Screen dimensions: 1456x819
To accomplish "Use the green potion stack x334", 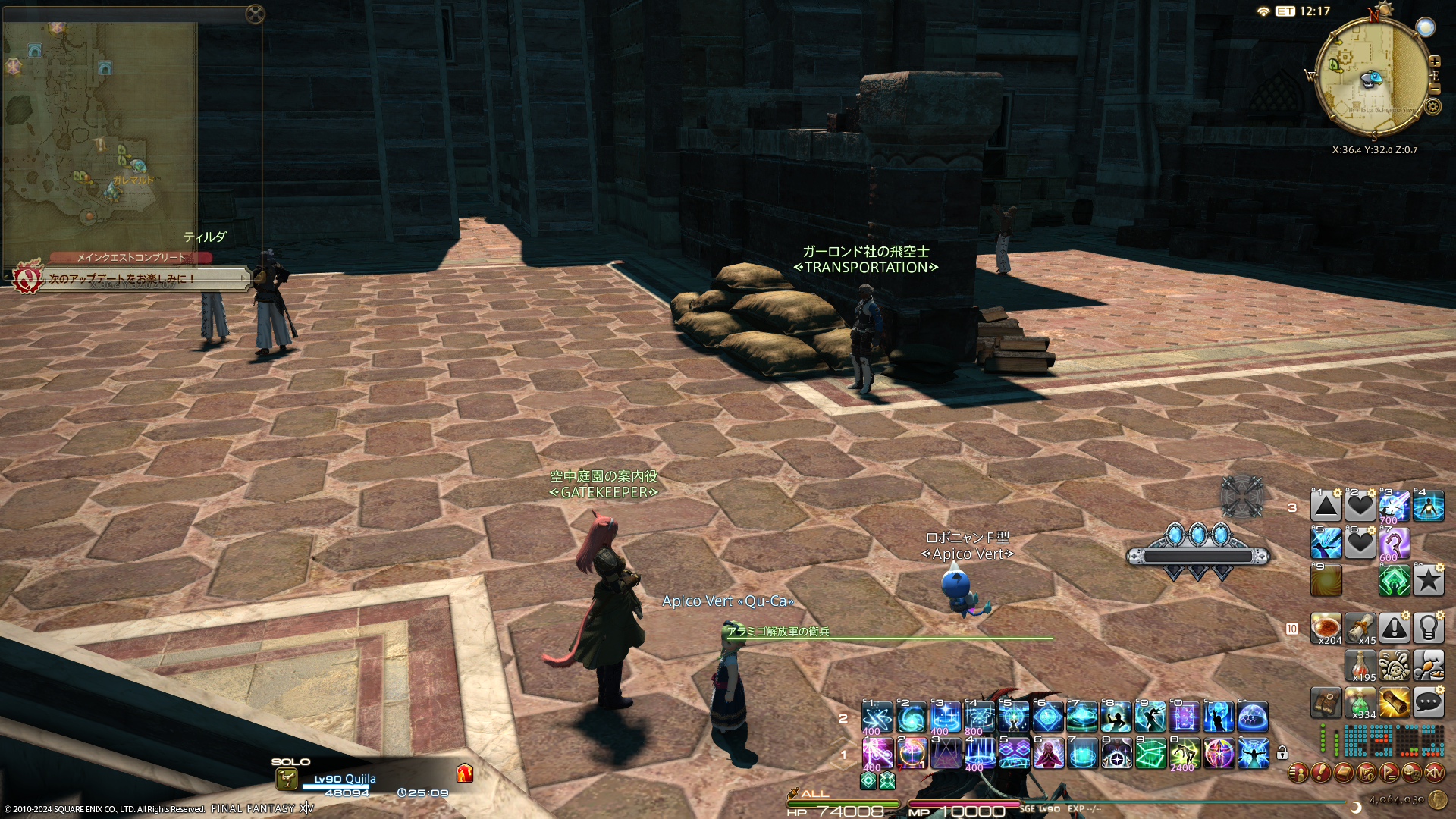I will point(1360,702).
